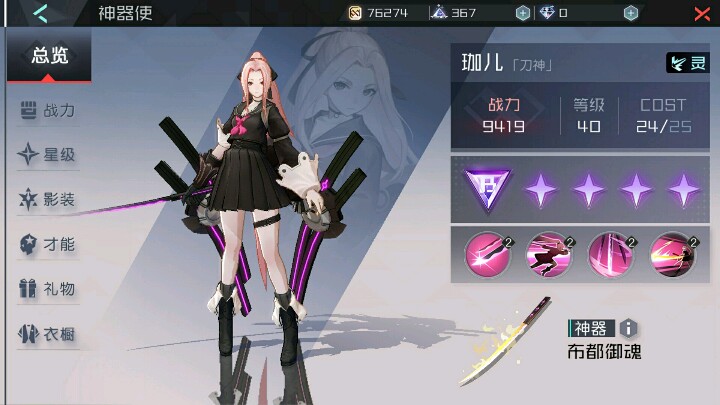Switch to the 总览 overview tab

click(x=49, y=56)
